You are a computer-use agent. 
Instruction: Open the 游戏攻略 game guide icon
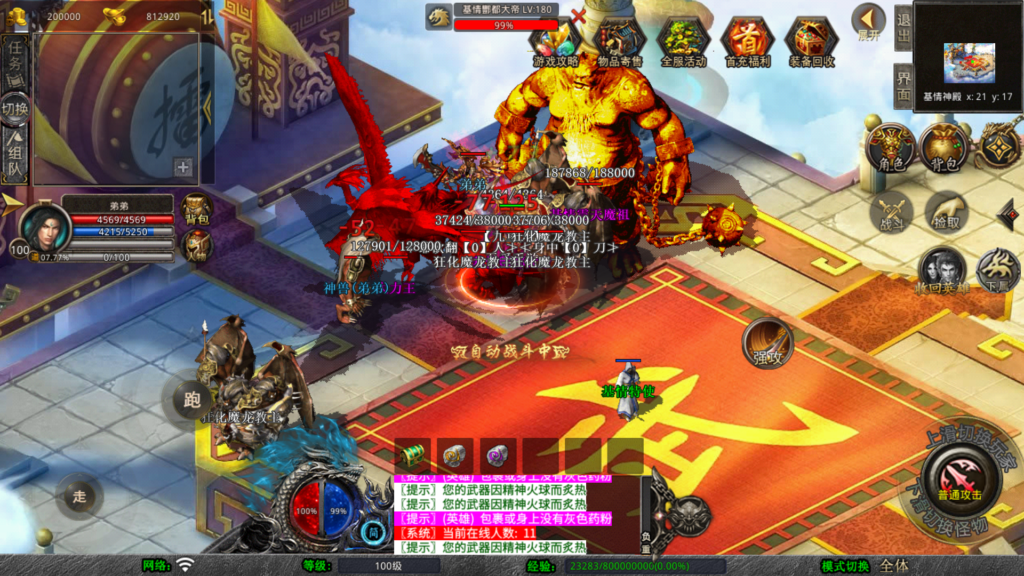point(555,40)
